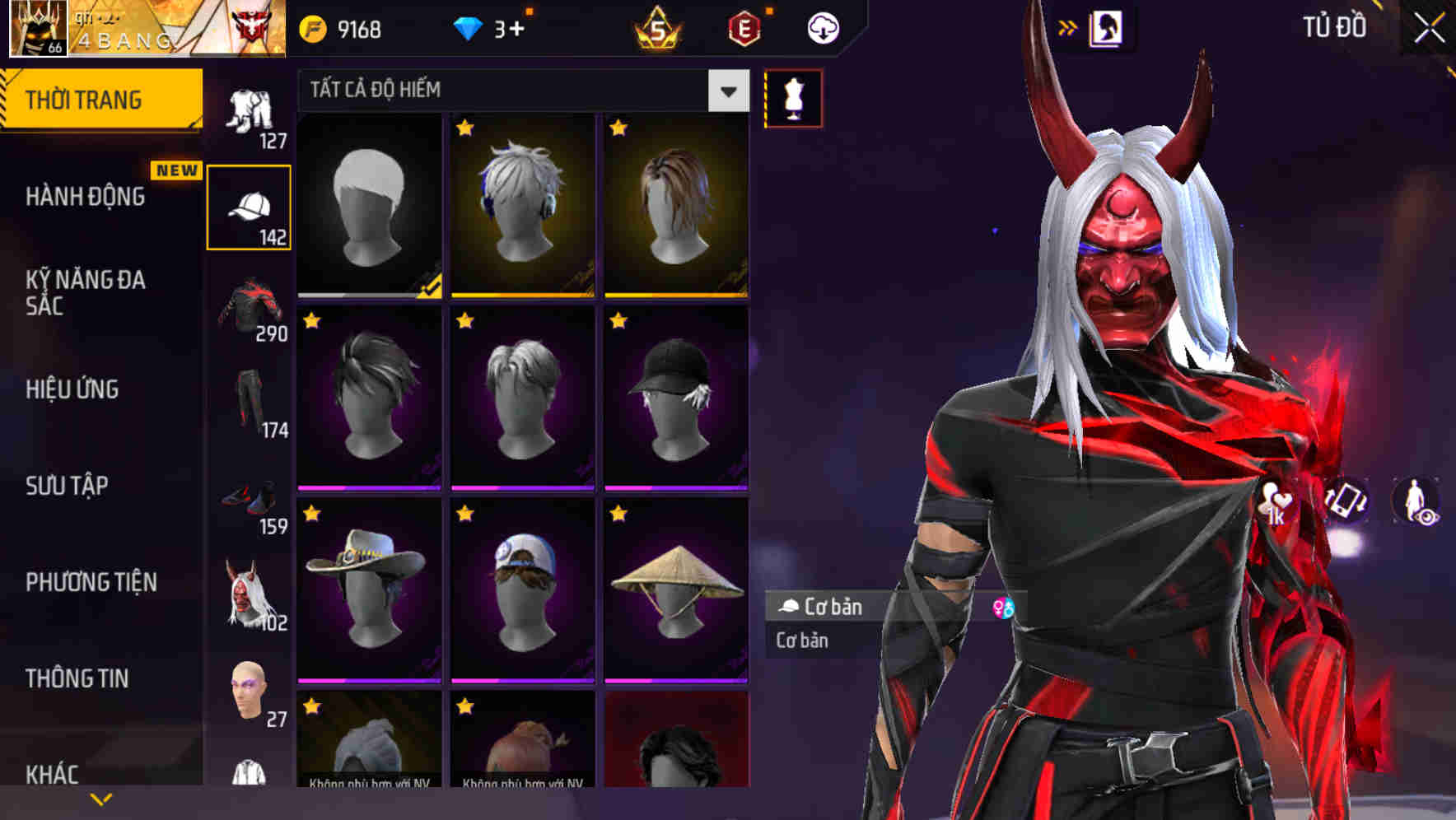The height and width of the screenshot is (820, 1456).
Task: Open THÔNG TIN from the sidebar
Action: (x=78, y=678)
